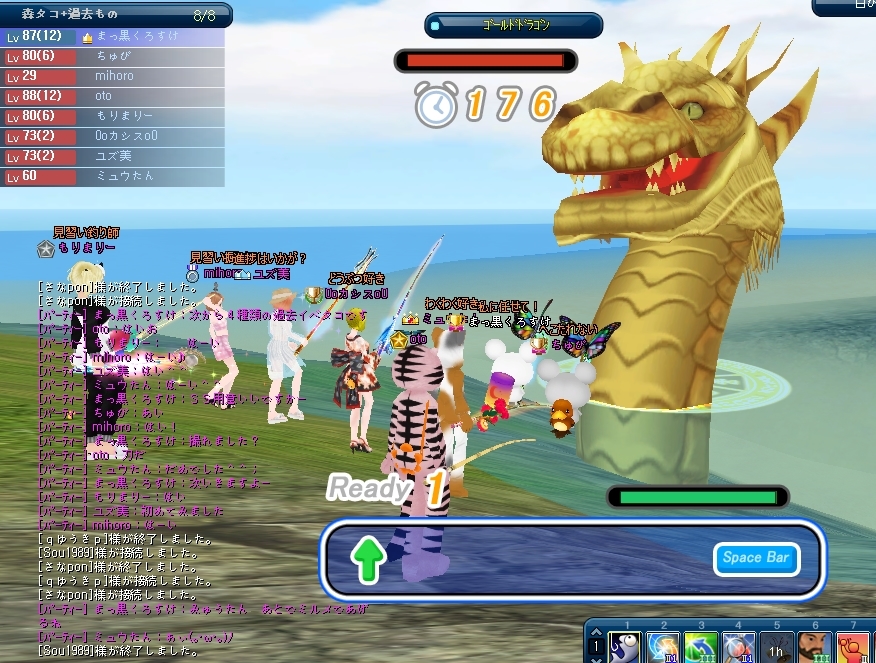Activate the bearded man face skill
876x663 pixels.
pos(815,647)
